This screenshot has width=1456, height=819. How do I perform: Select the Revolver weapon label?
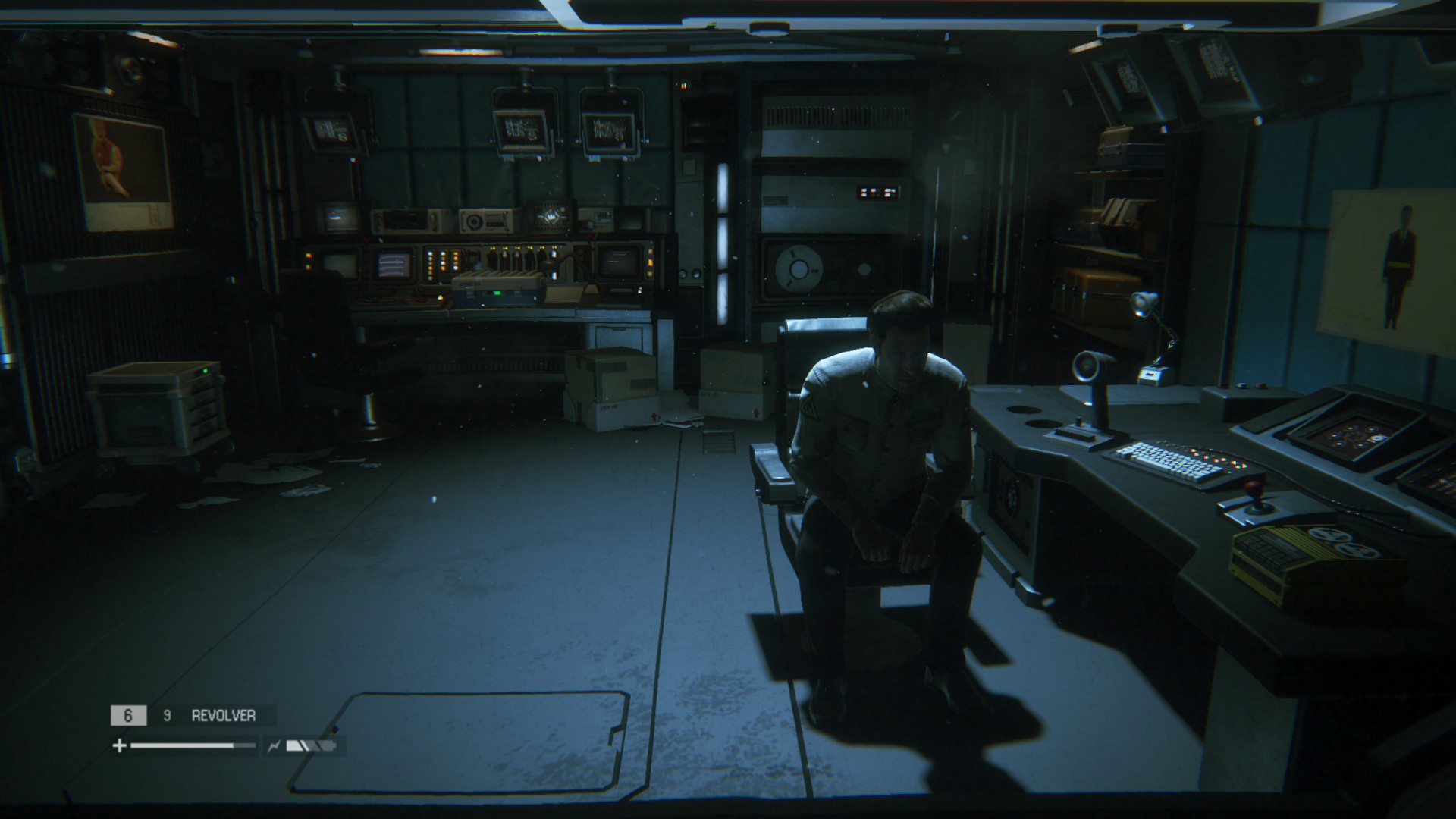[223, 715]
